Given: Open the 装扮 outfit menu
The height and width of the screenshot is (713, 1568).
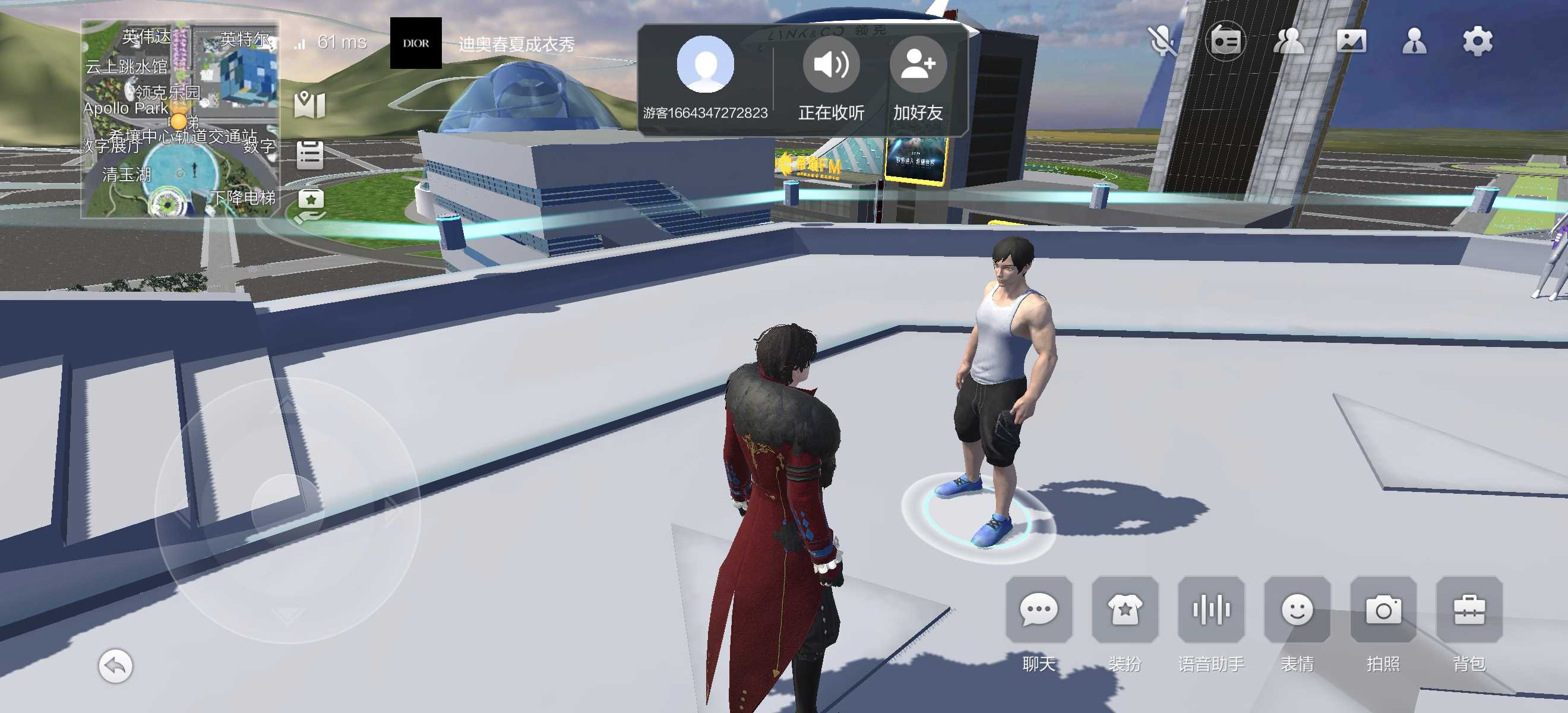Looking at the screenshot, I should tap(1124, 610).
